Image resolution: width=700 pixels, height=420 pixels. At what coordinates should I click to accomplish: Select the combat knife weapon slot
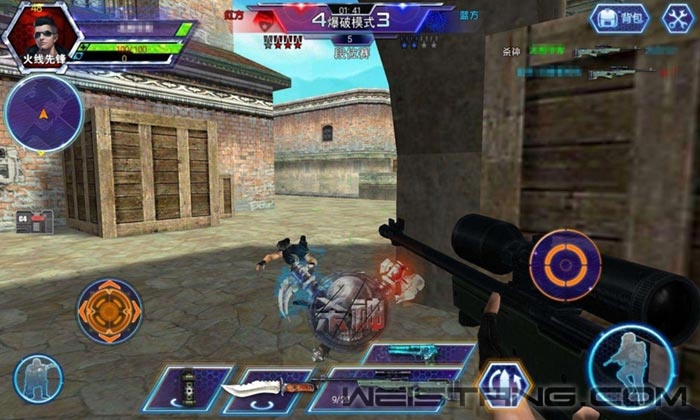(266, 386)
